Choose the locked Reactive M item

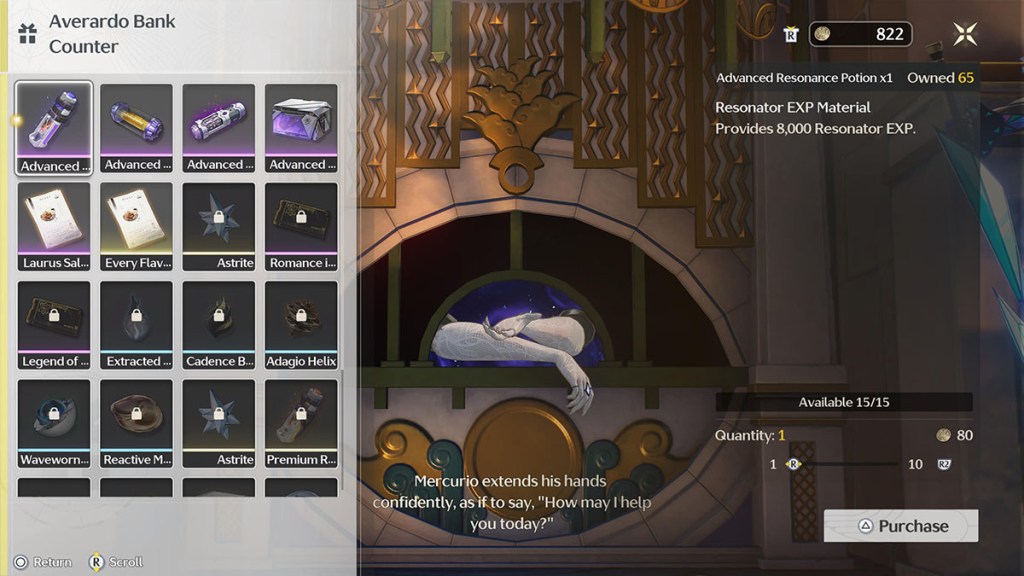136,424
